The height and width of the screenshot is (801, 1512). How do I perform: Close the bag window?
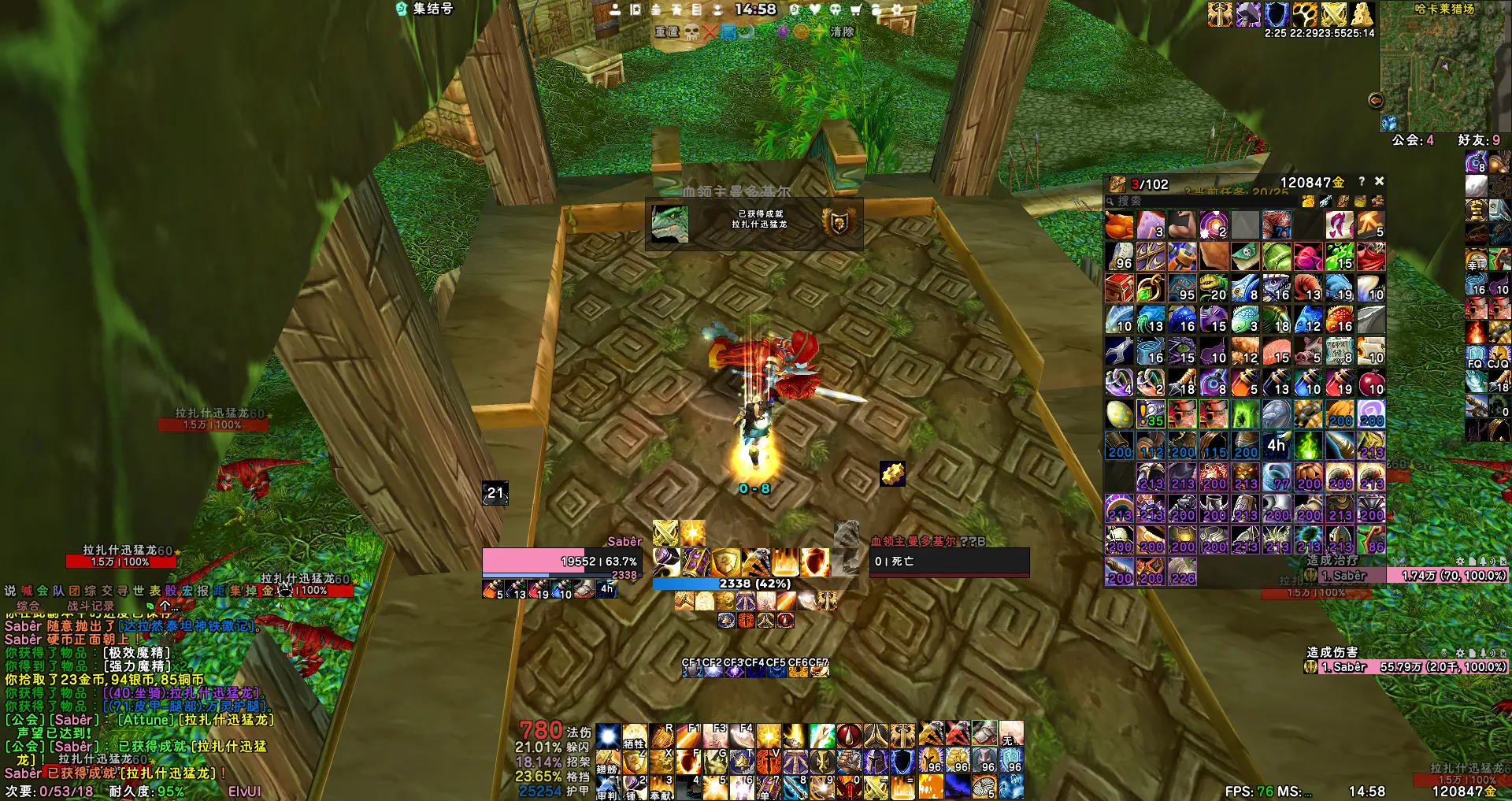click(1379, 181)
